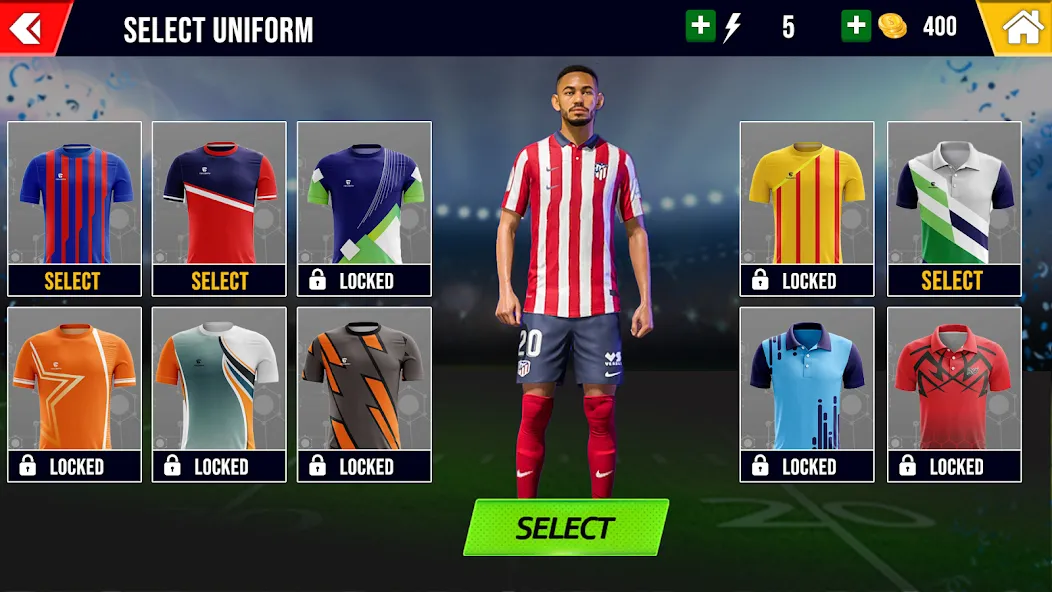Choose the white and green polo jersey

coord(953,208)
